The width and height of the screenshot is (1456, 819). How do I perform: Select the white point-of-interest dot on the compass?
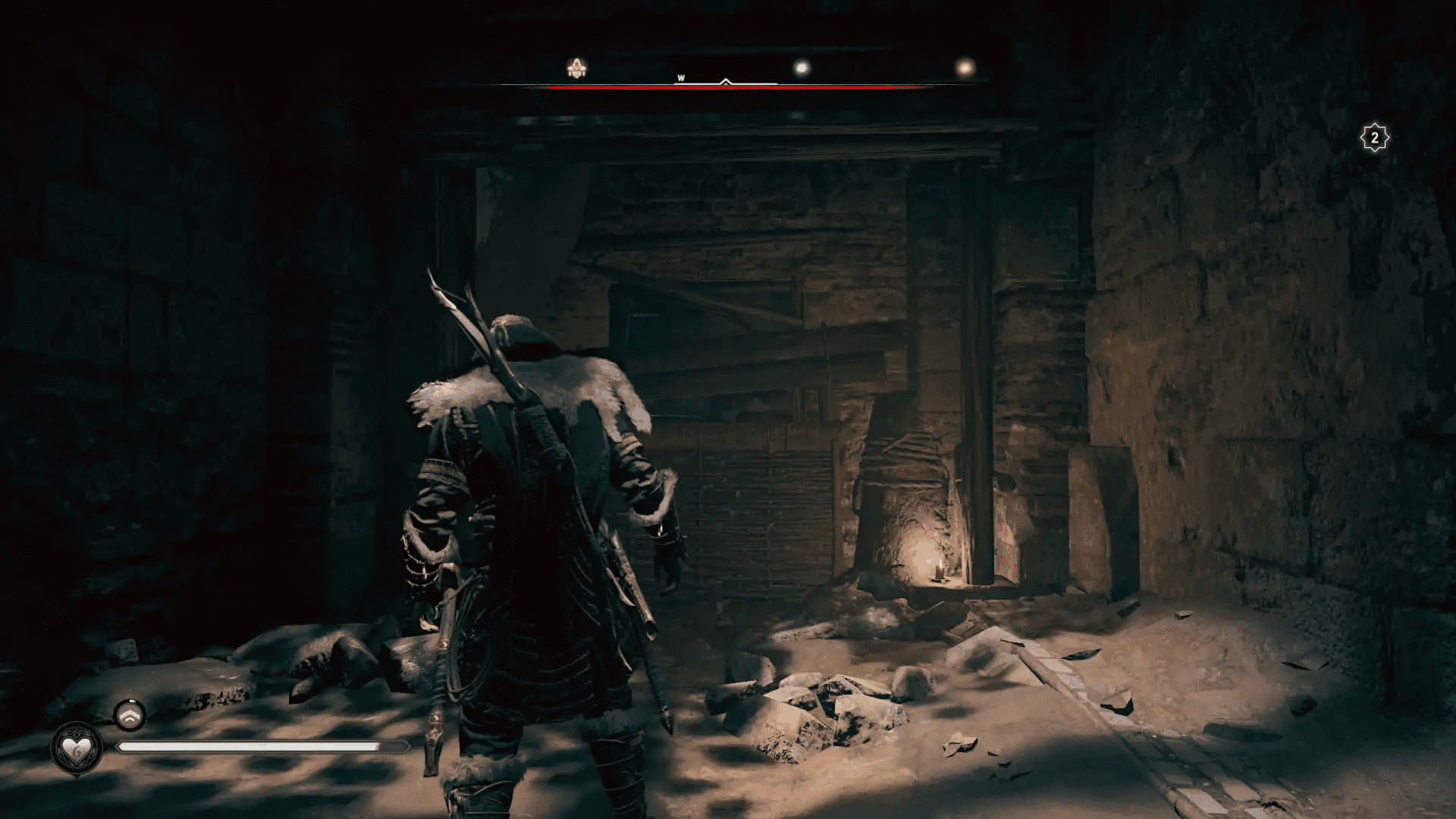click(801, 67)
